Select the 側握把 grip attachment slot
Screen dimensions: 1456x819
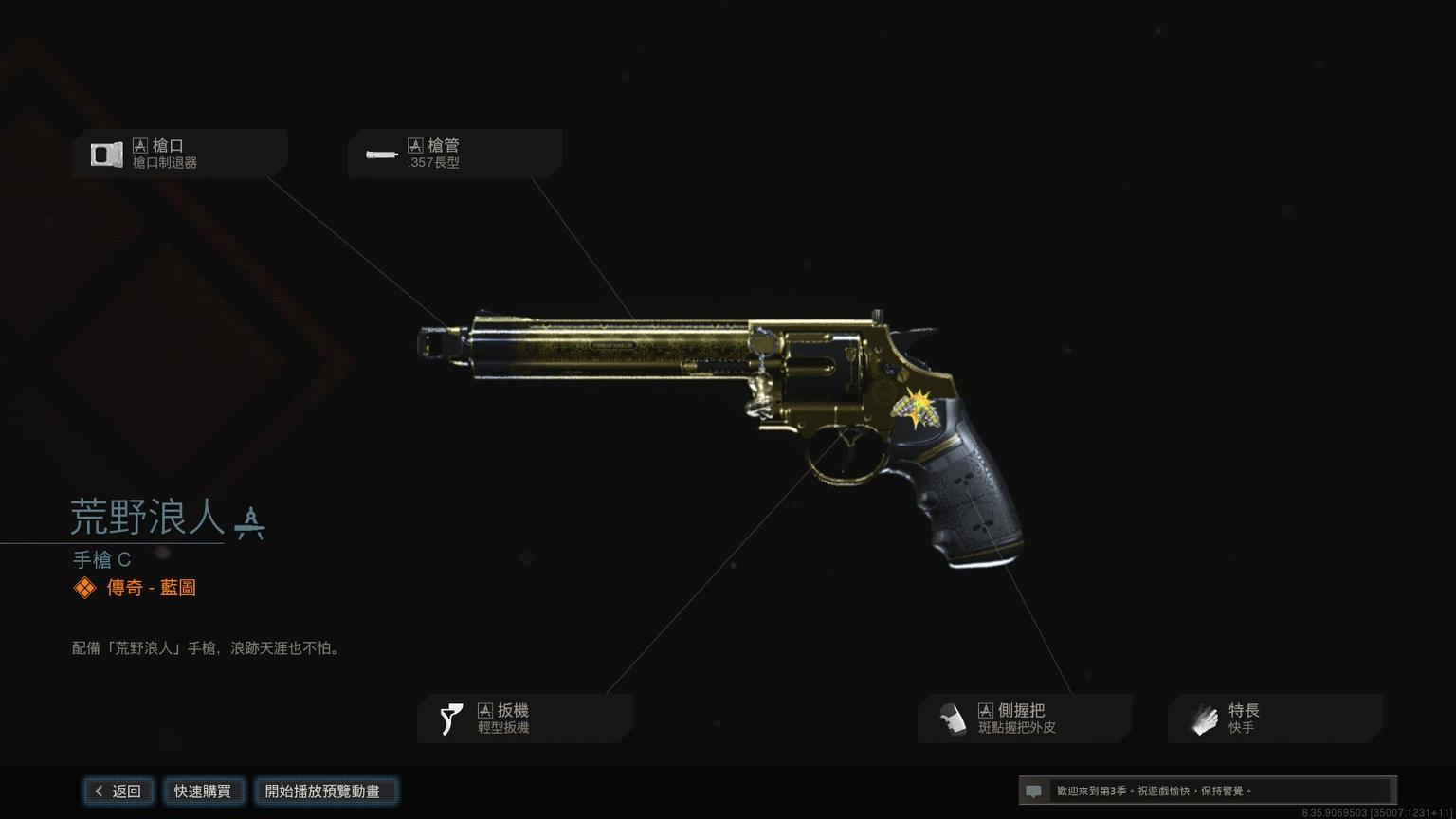click(x=1025, y=719)
